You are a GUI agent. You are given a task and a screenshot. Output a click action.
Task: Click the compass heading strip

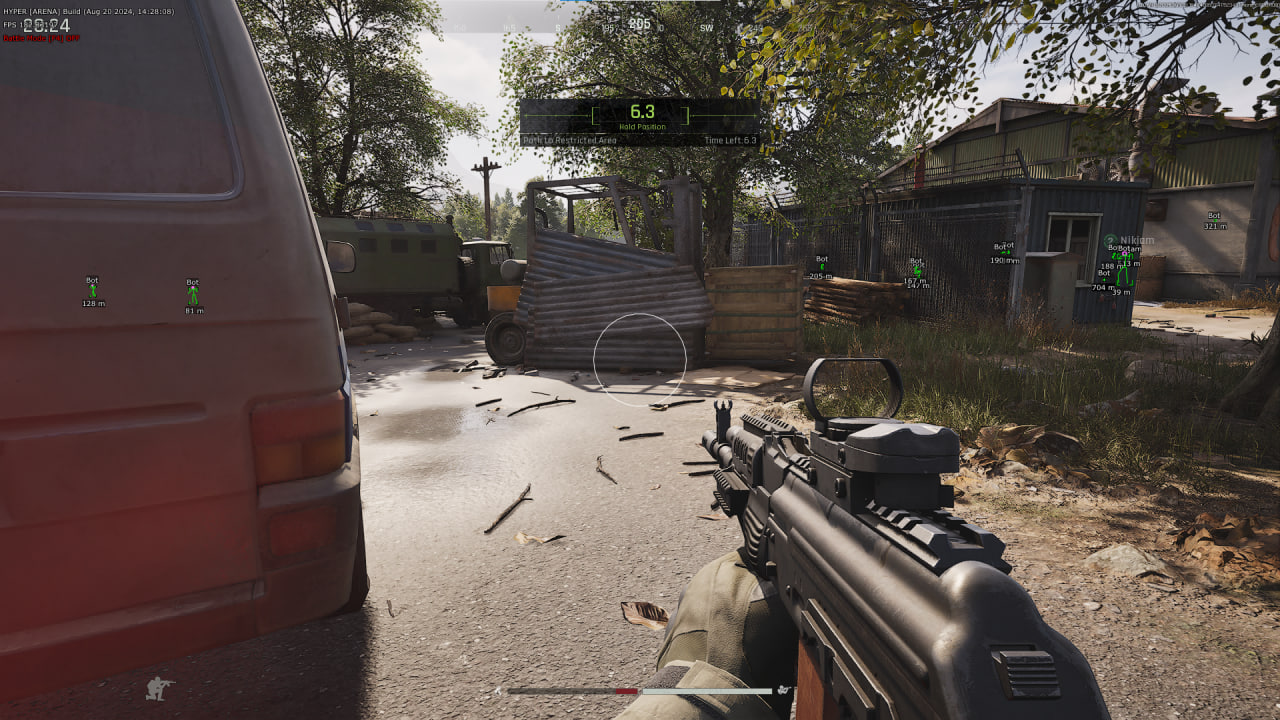pyautogui.click(x=640, y=24)
